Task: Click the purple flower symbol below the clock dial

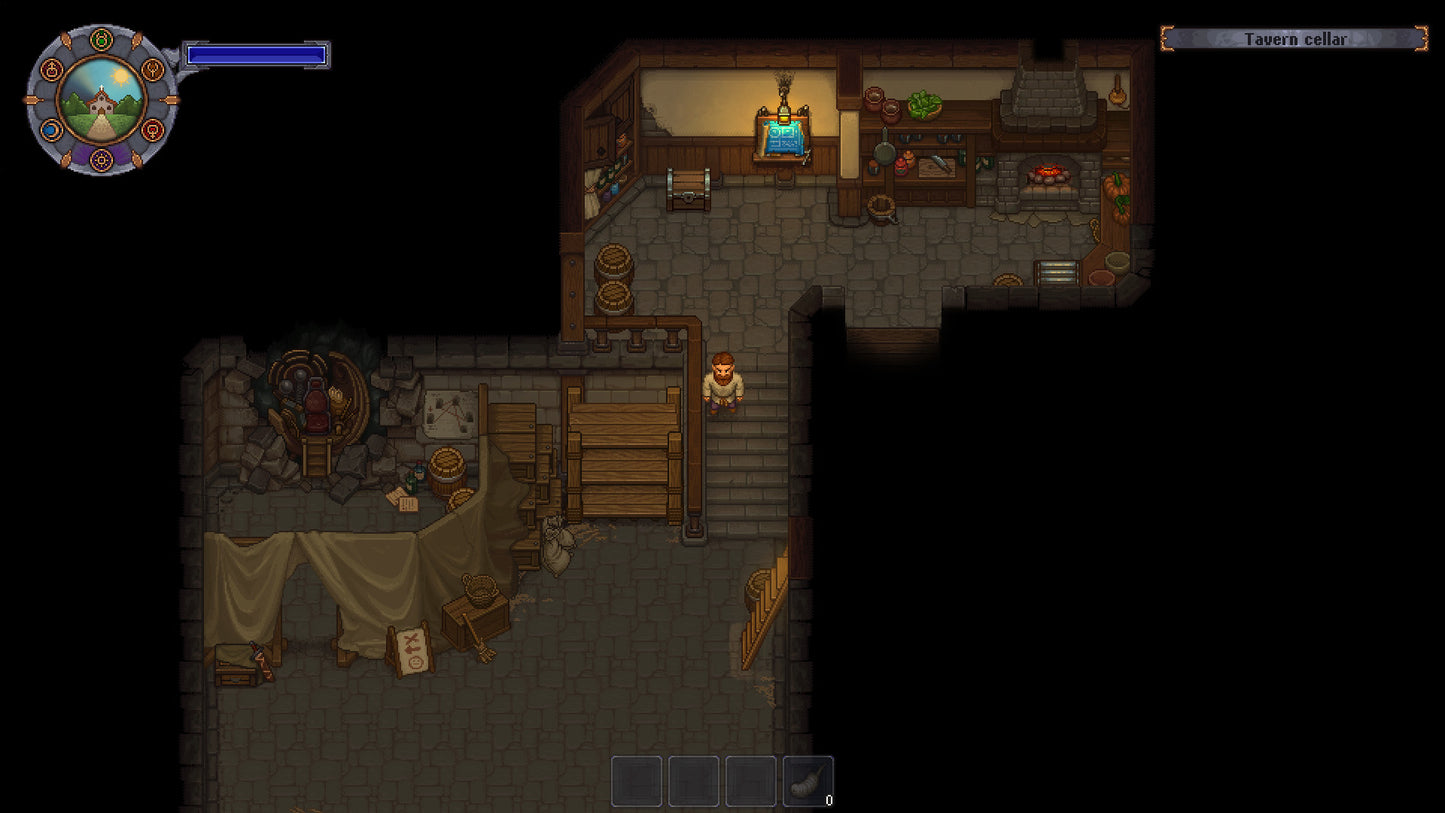Action: click(x=102, y=160)
